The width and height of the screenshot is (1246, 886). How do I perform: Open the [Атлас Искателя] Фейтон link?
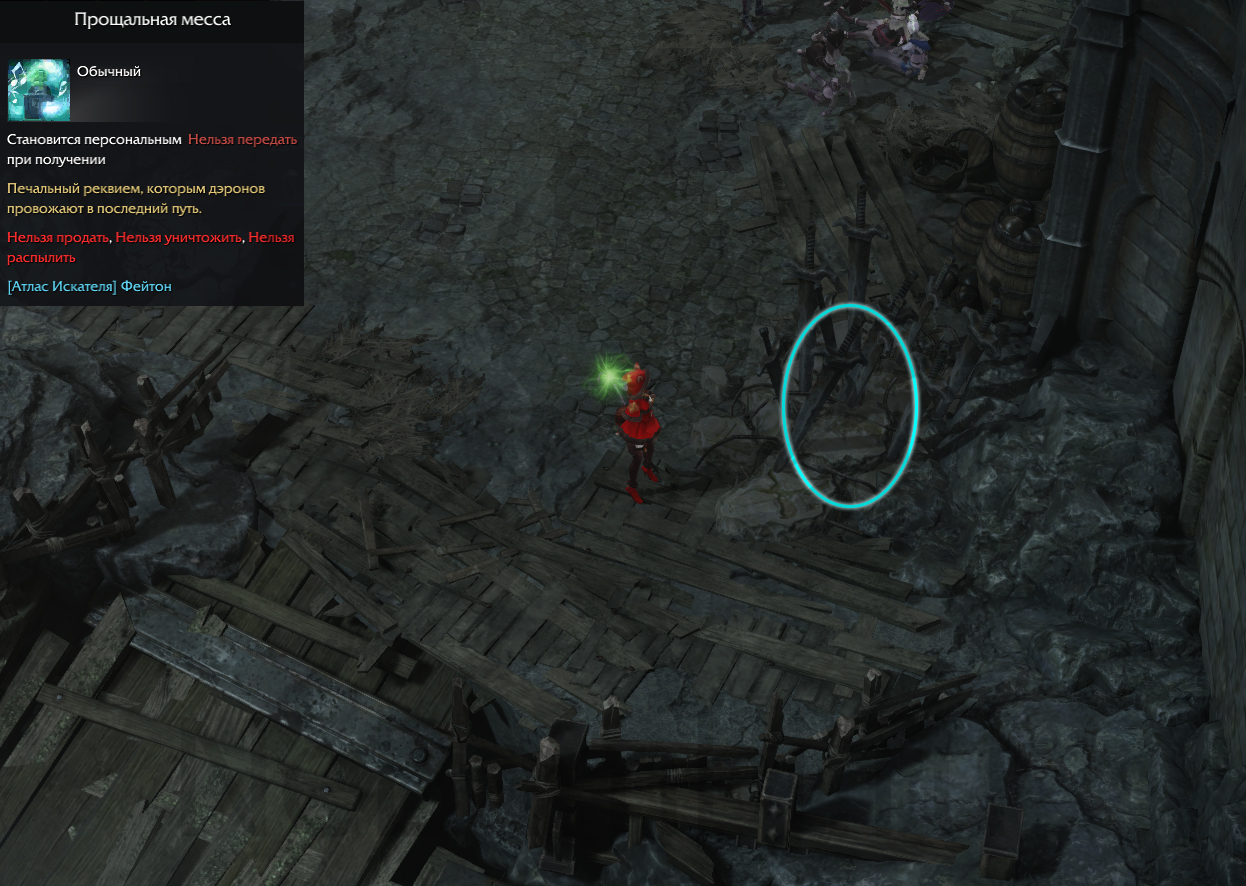click(x=89, y=287)
